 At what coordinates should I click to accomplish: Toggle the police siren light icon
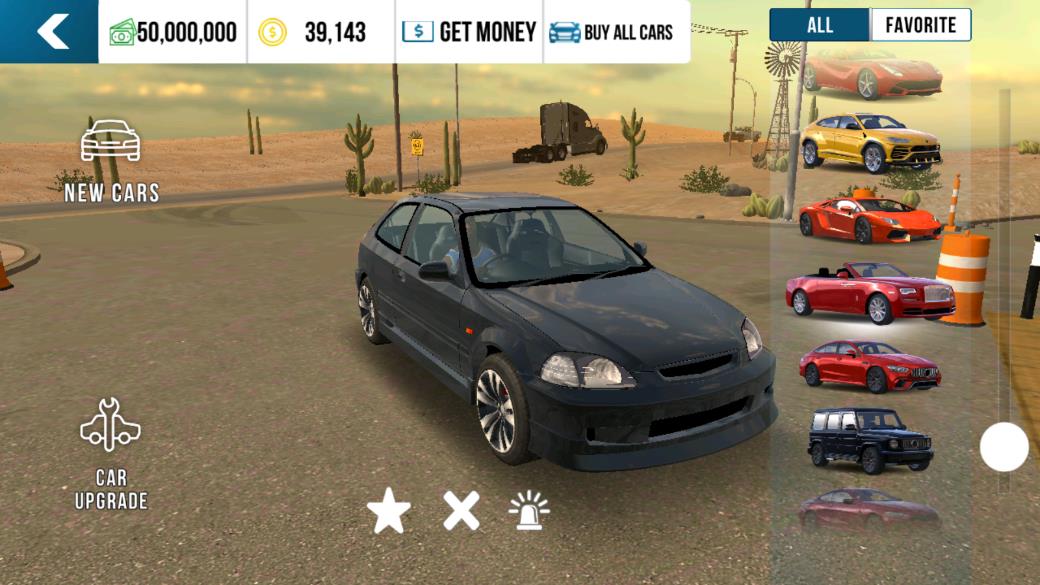coord(529,511)
